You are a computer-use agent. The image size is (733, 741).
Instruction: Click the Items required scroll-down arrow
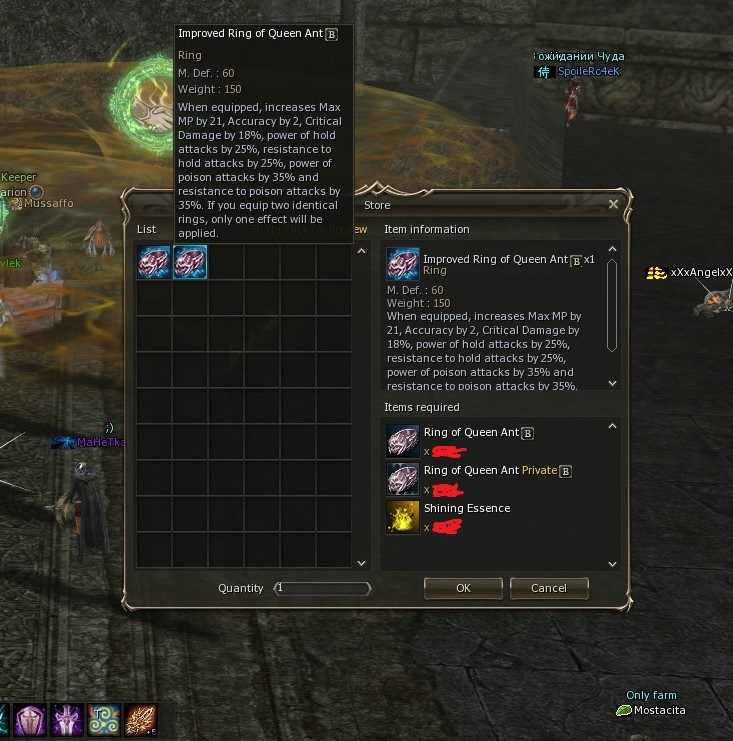point(613,565)
